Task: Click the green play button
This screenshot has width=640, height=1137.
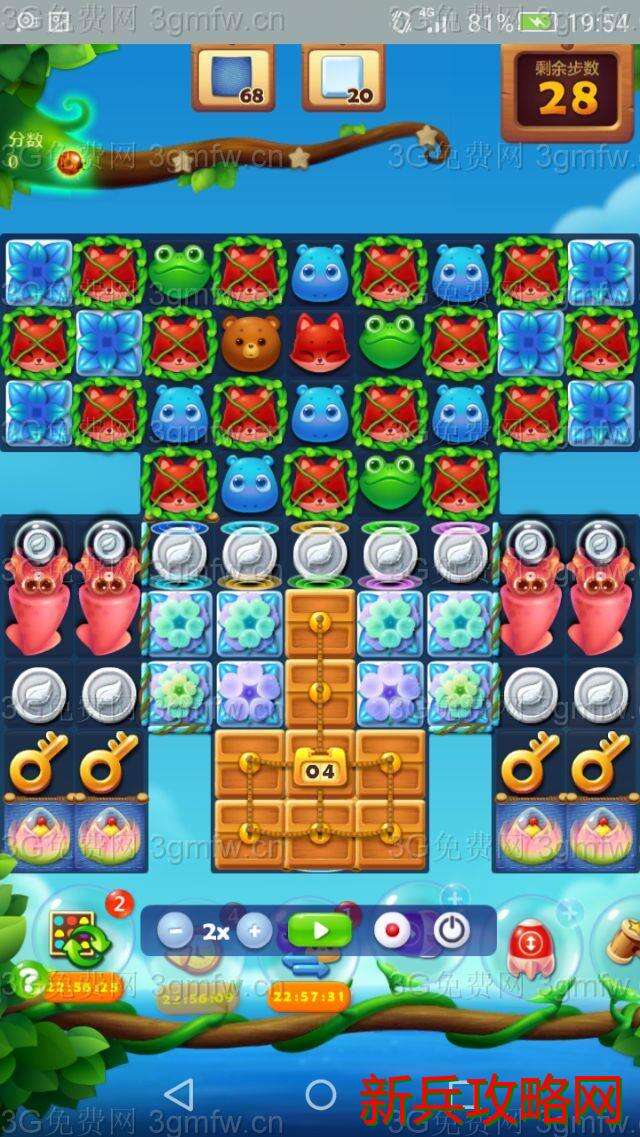Action: [x=320, y=931]
